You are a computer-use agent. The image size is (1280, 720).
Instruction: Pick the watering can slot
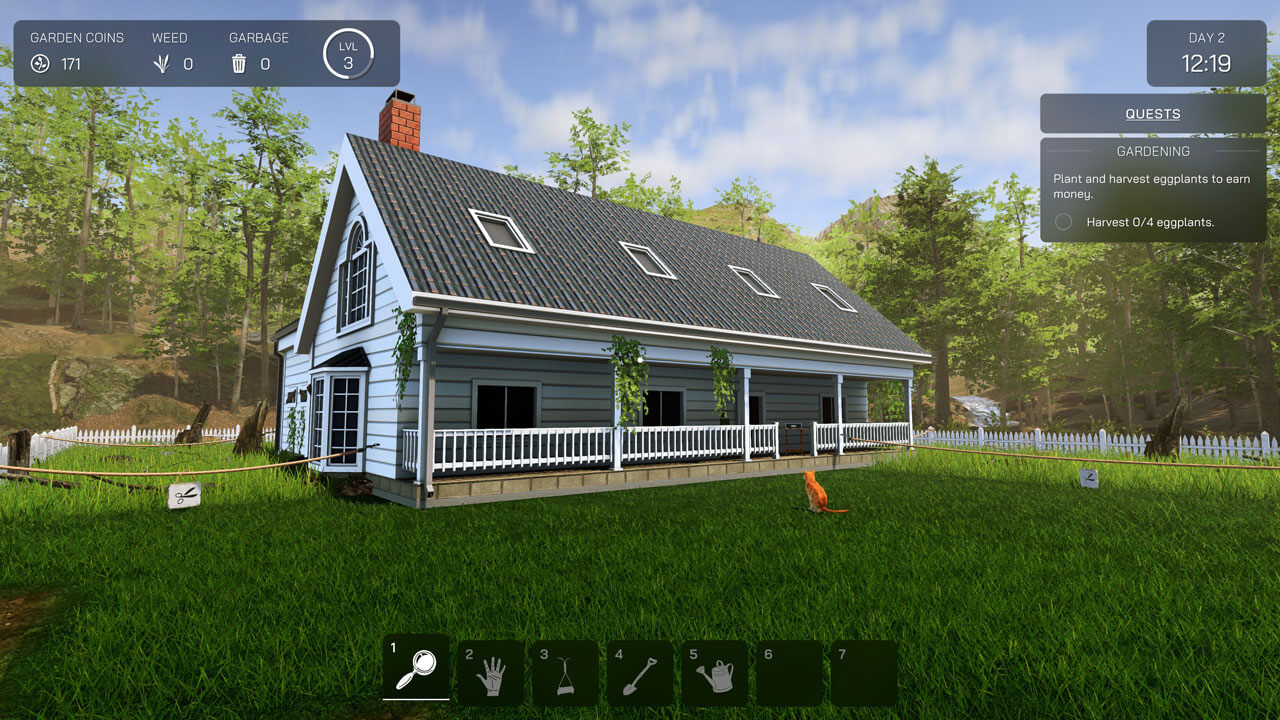(715, 674)
